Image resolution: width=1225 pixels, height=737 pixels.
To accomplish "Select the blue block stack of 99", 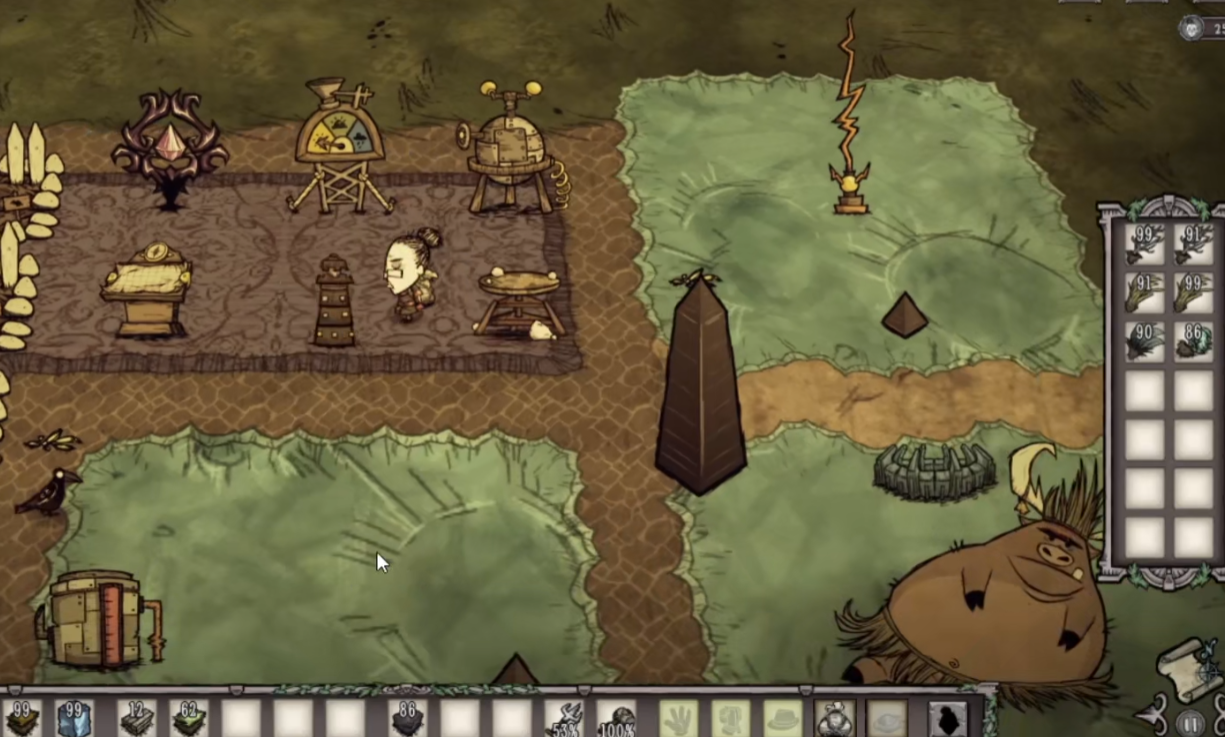I will (x=74, y=718).
